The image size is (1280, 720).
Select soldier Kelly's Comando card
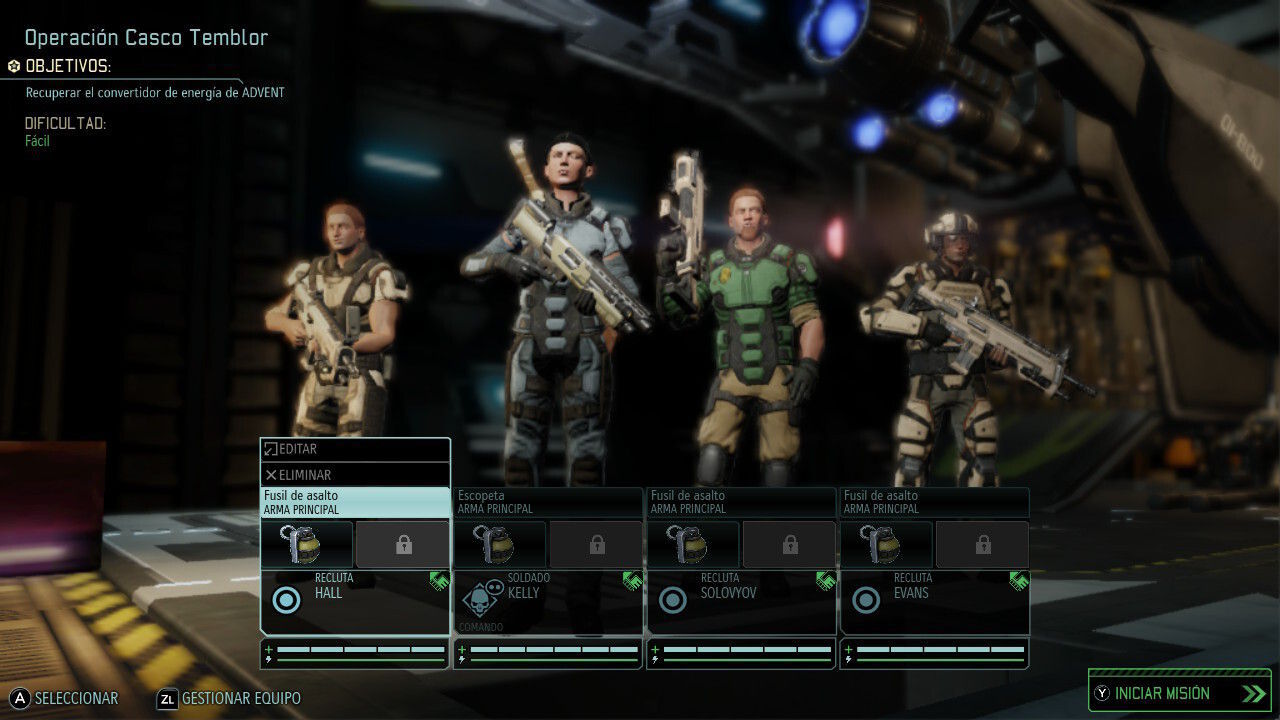(x=548, y=601)
